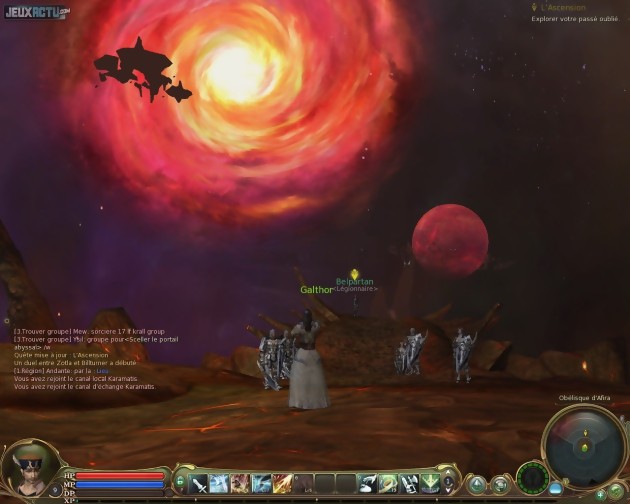Viewport: 630px width, 504px height.
Task: Follow the blue link in the chat
Action: (x=102, y=371)
